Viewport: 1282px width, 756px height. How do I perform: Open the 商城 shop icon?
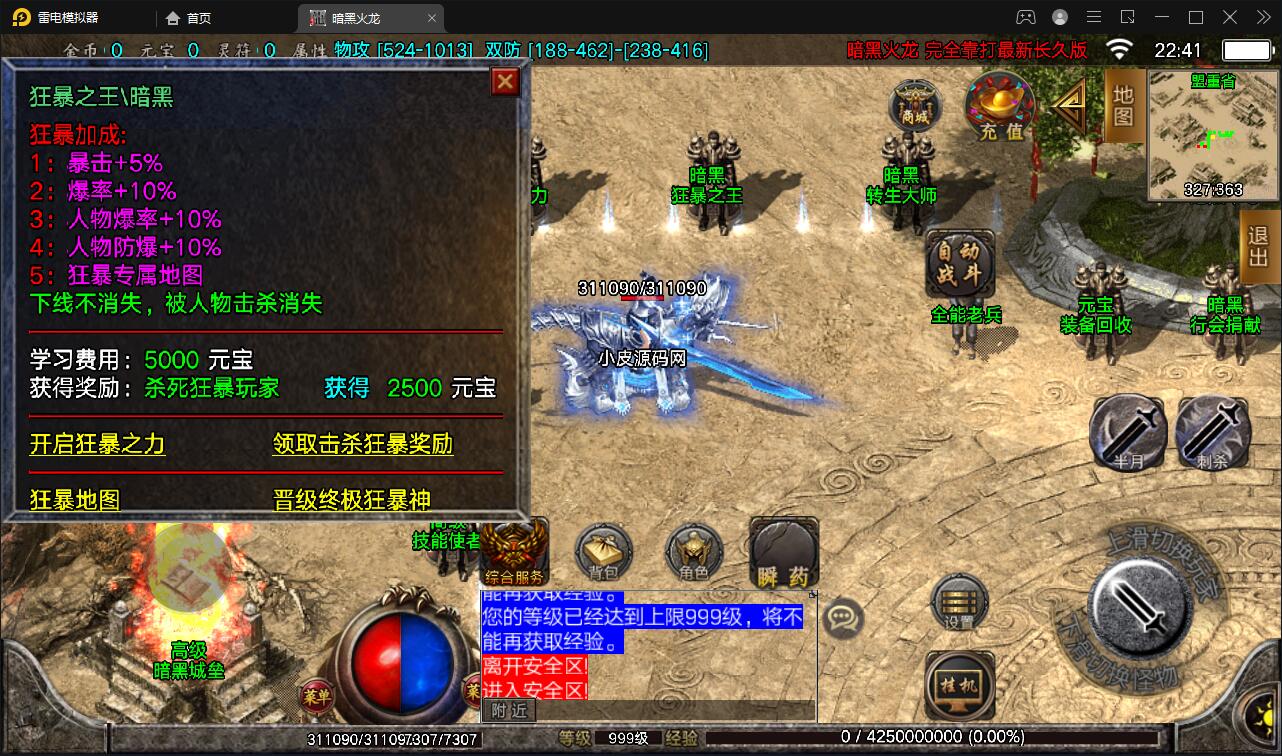(x=917, y=105)
